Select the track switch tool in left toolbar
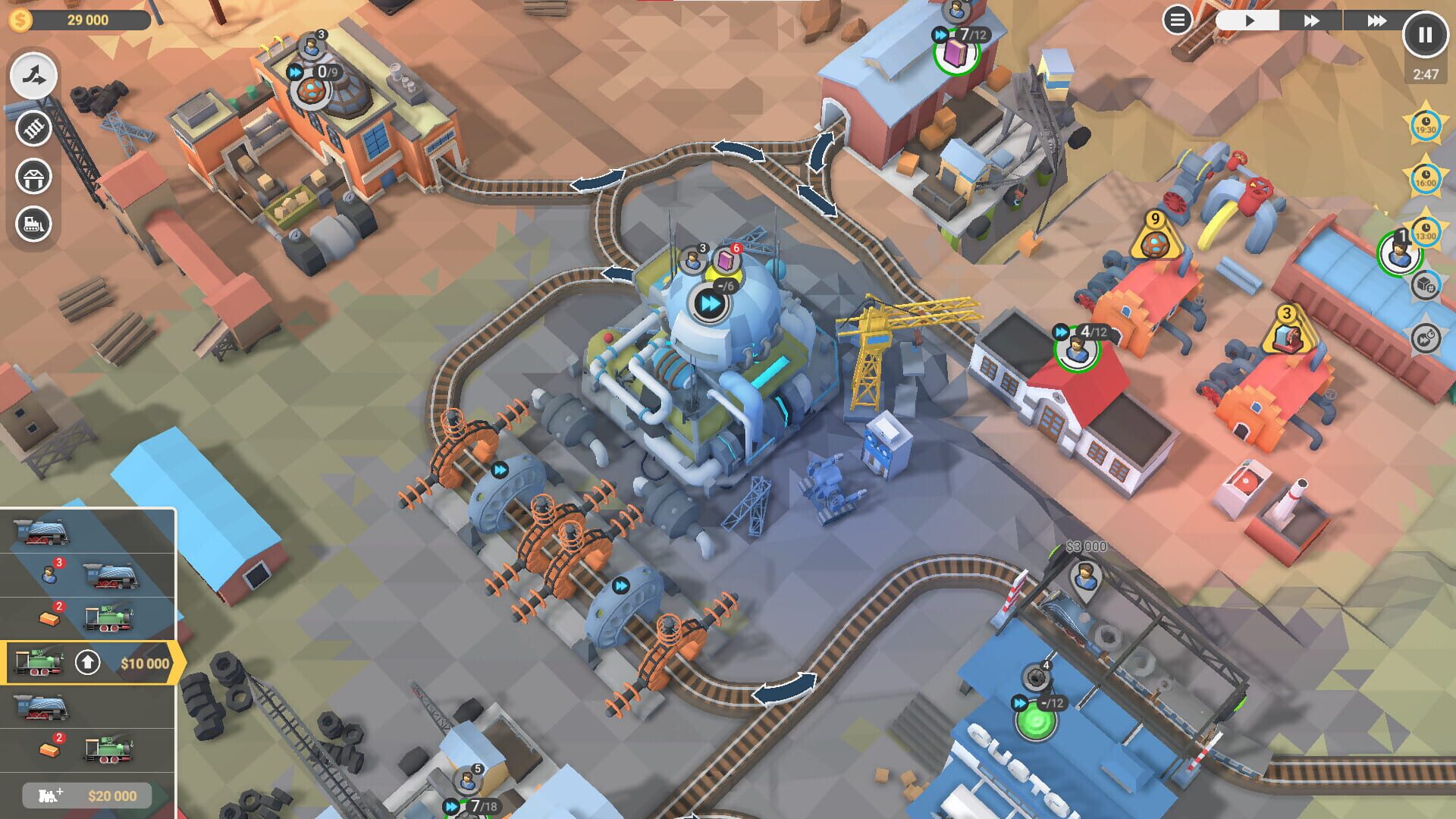Image resolution: width=1456 pixels, height=819 pixels. click(32, 76)
